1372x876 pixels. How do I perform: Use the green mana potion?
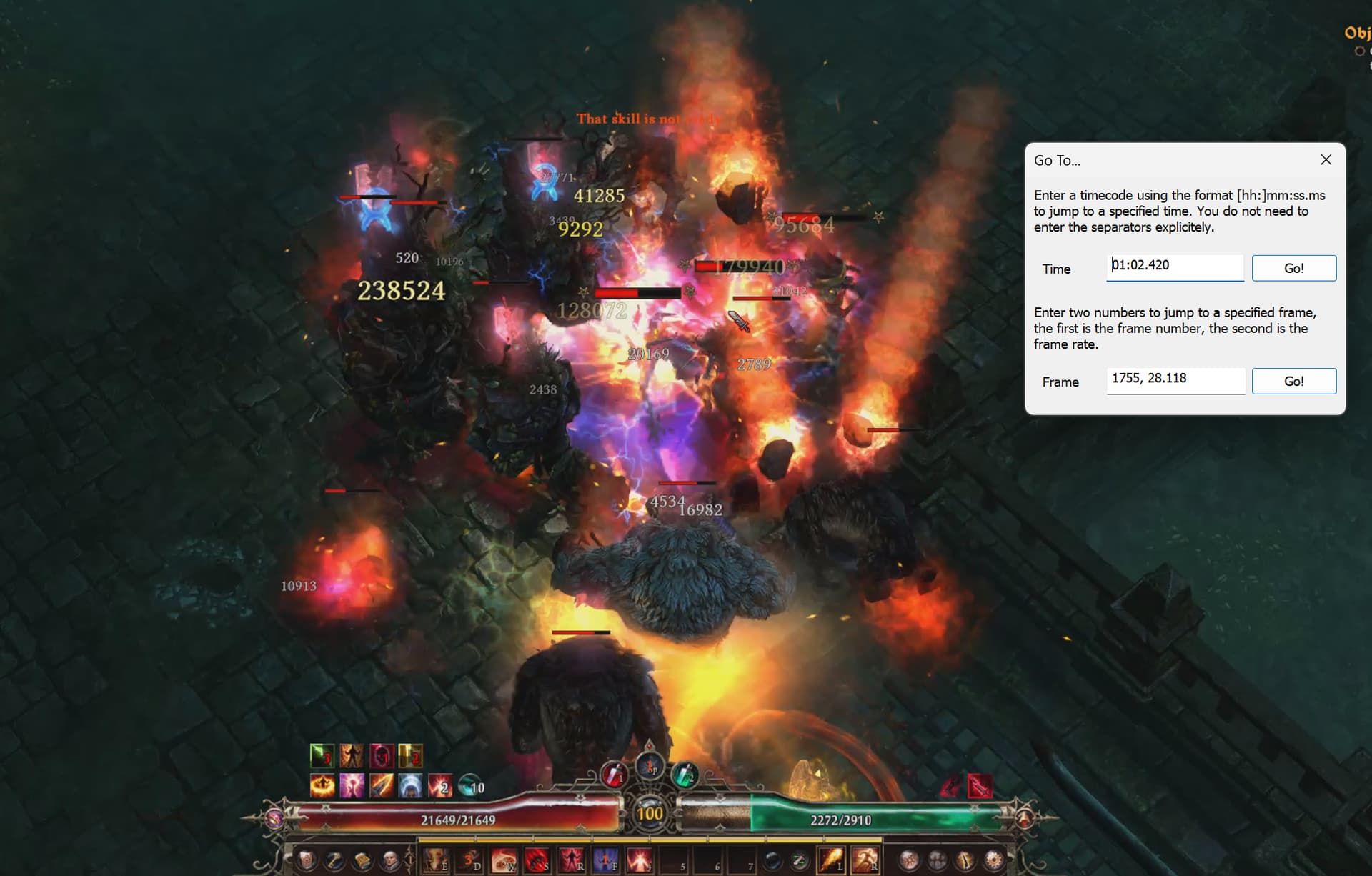[685, 775]
